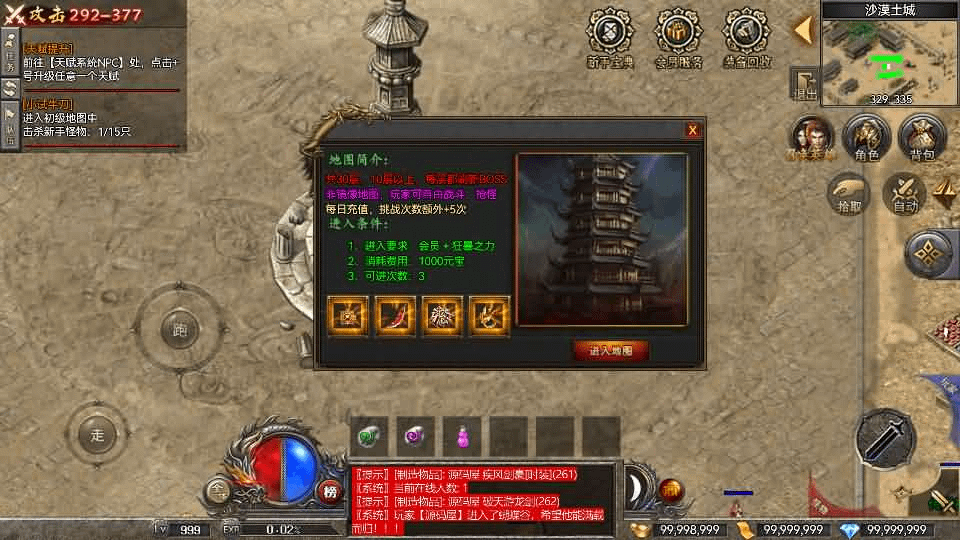Image resolution: width=960 pixels, height=540 pixels.
Task: Tap the 走 walk control
Action: point(97,435)
